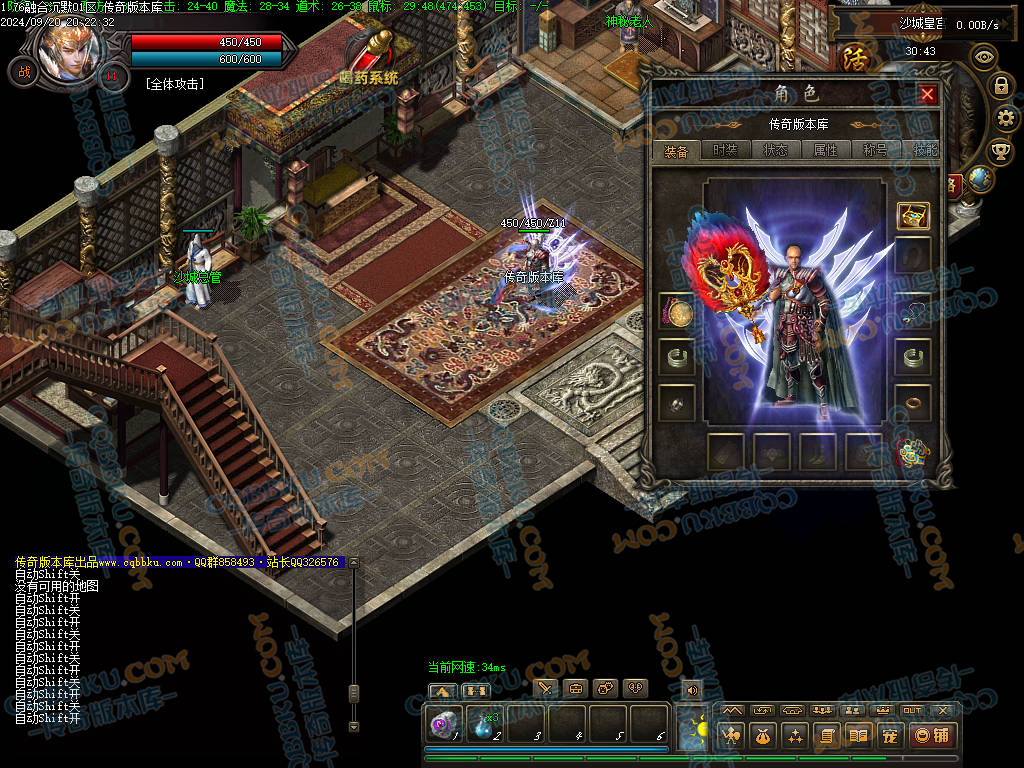Click the padlock icon
The width and height of the screenshot is (1024, 768).
click(x=1000, y=86)
